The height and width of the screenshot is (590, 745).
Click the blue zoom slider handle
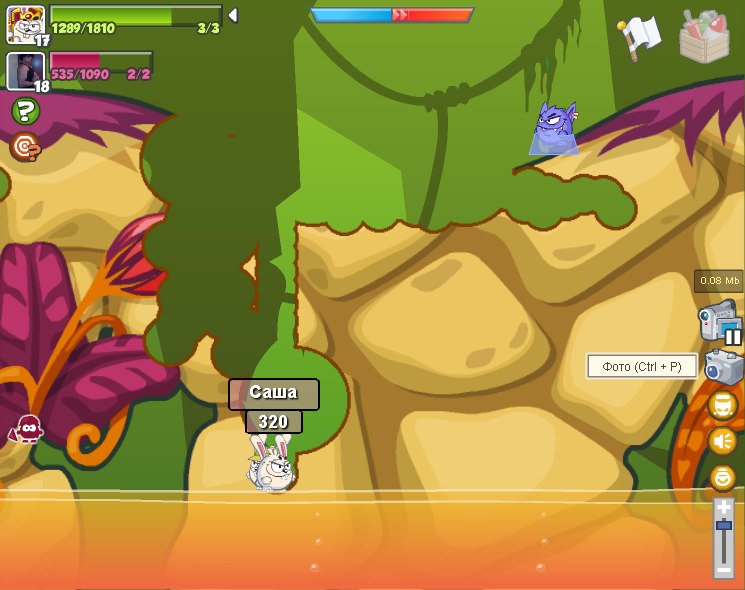pos(723,525)
